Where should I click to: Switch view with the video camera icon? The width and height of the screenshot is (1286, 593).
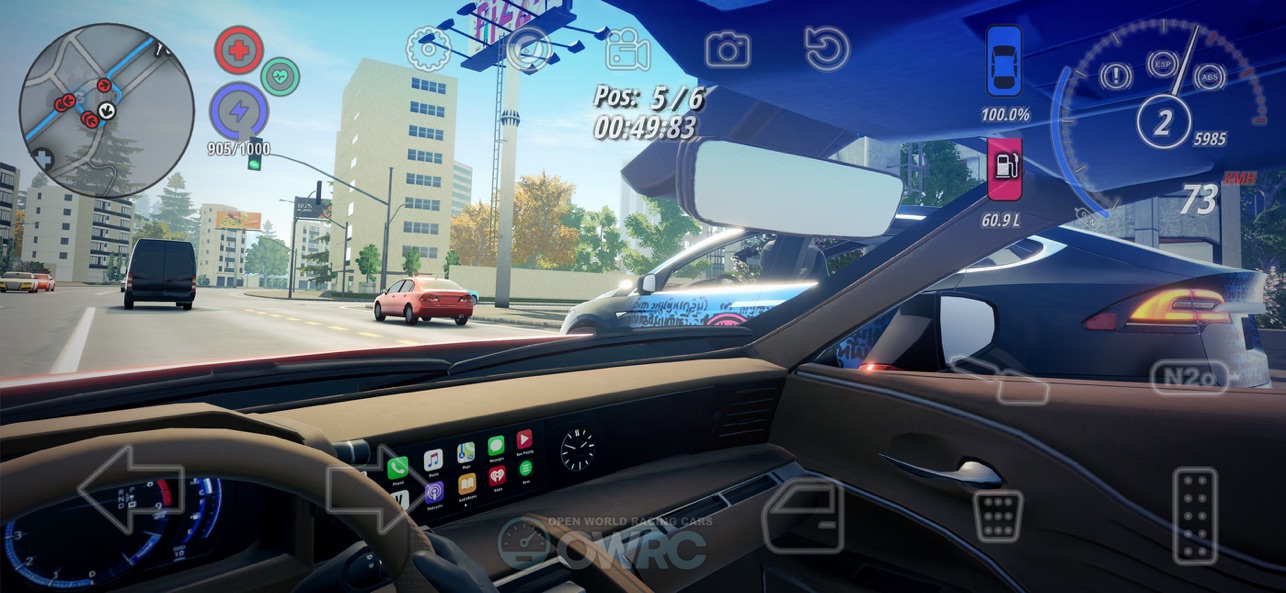pos(627,49)
